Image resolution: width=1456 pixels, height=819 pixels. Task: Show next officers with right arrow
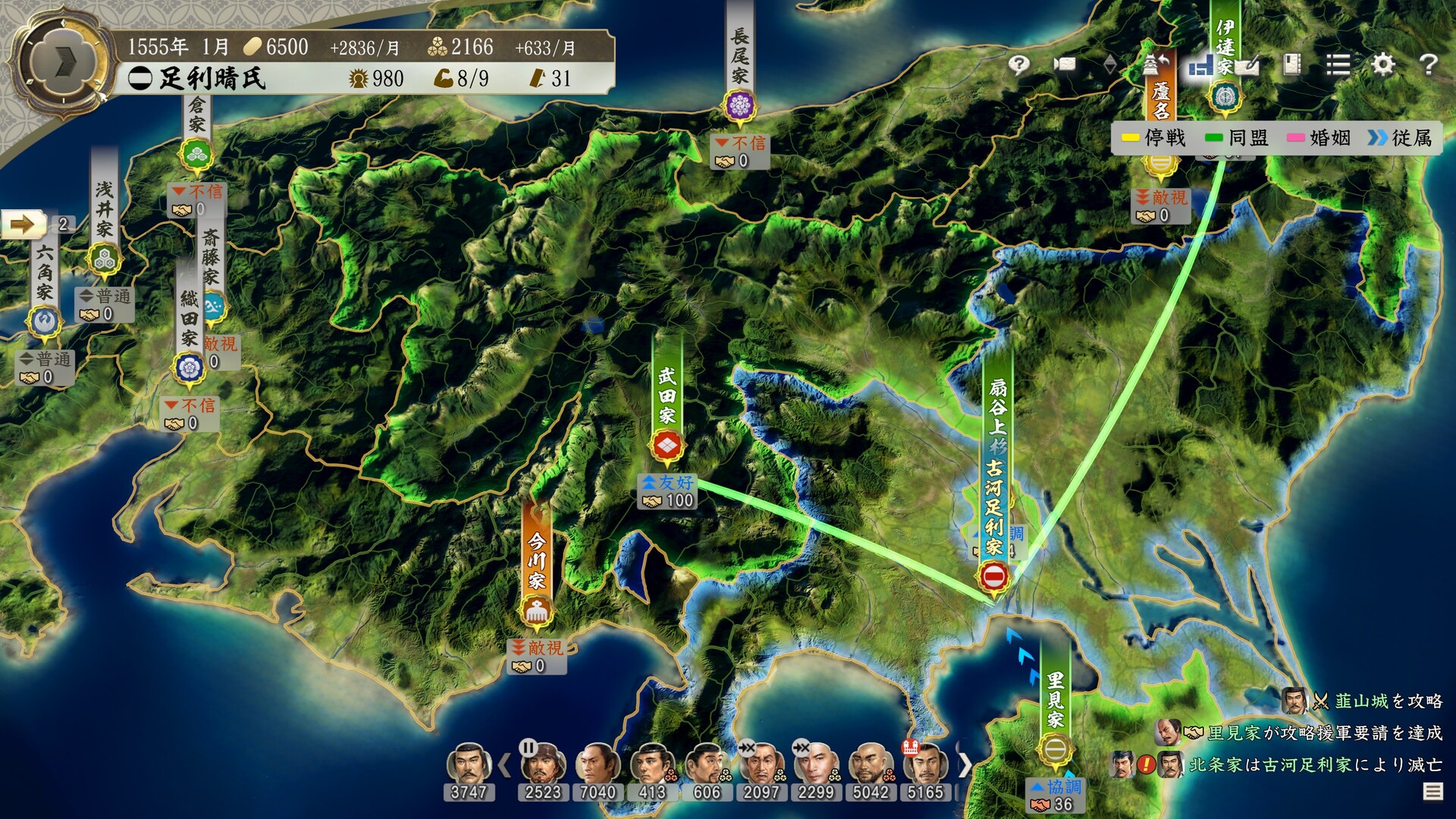pos(965,764)
